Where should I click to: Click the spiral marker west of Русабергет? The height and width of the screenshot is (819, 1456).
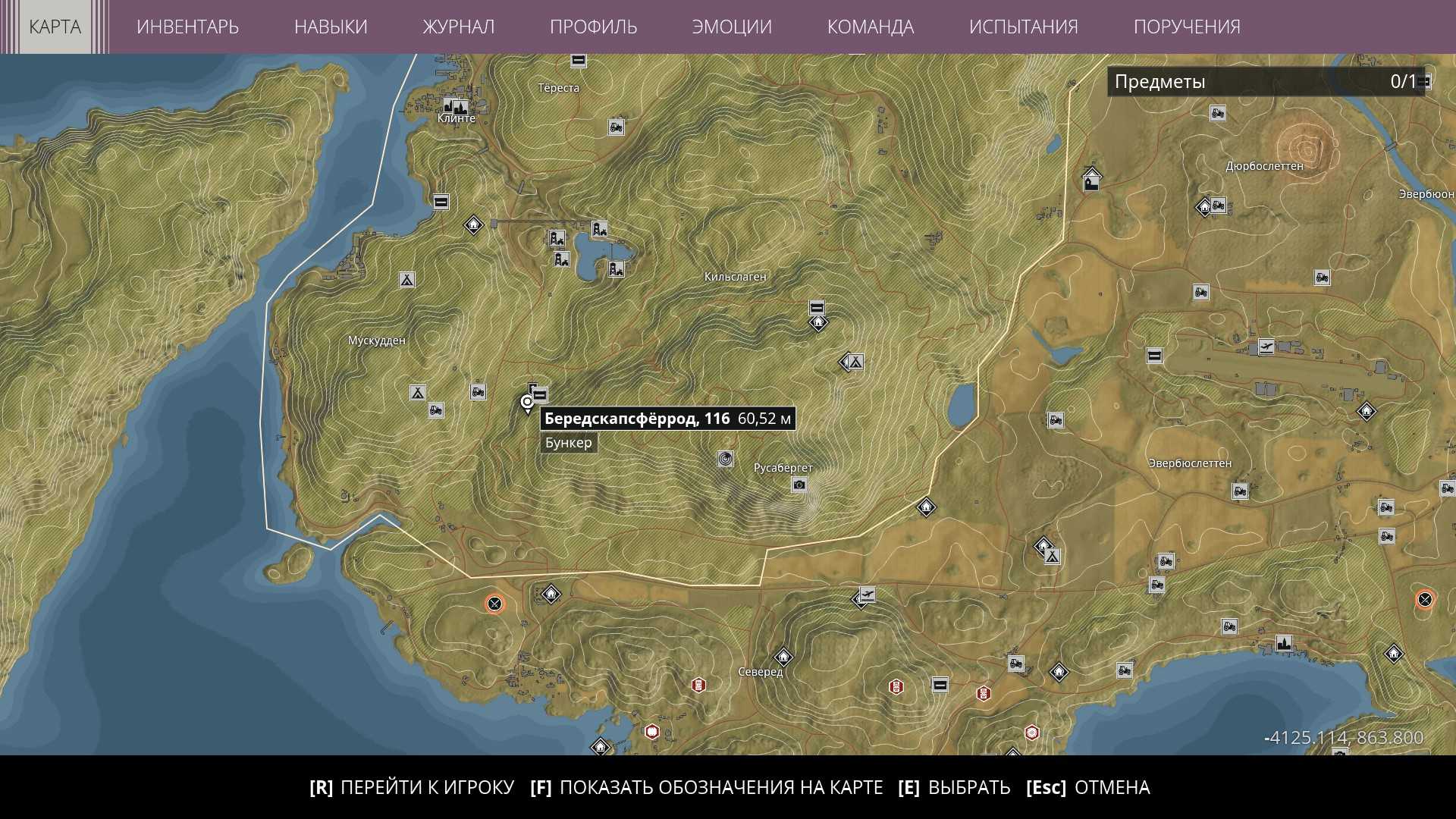pos(725,459)
